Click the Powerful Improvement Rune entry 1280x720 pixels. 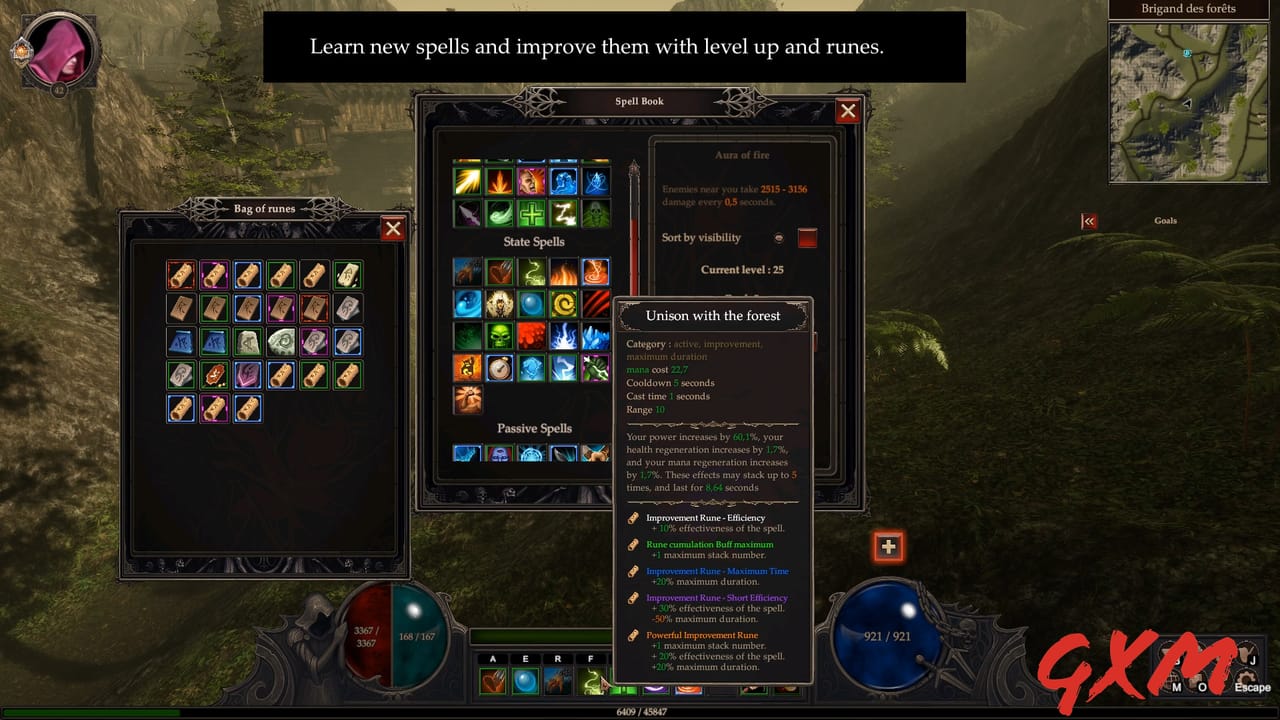click(x=701, y=635)
